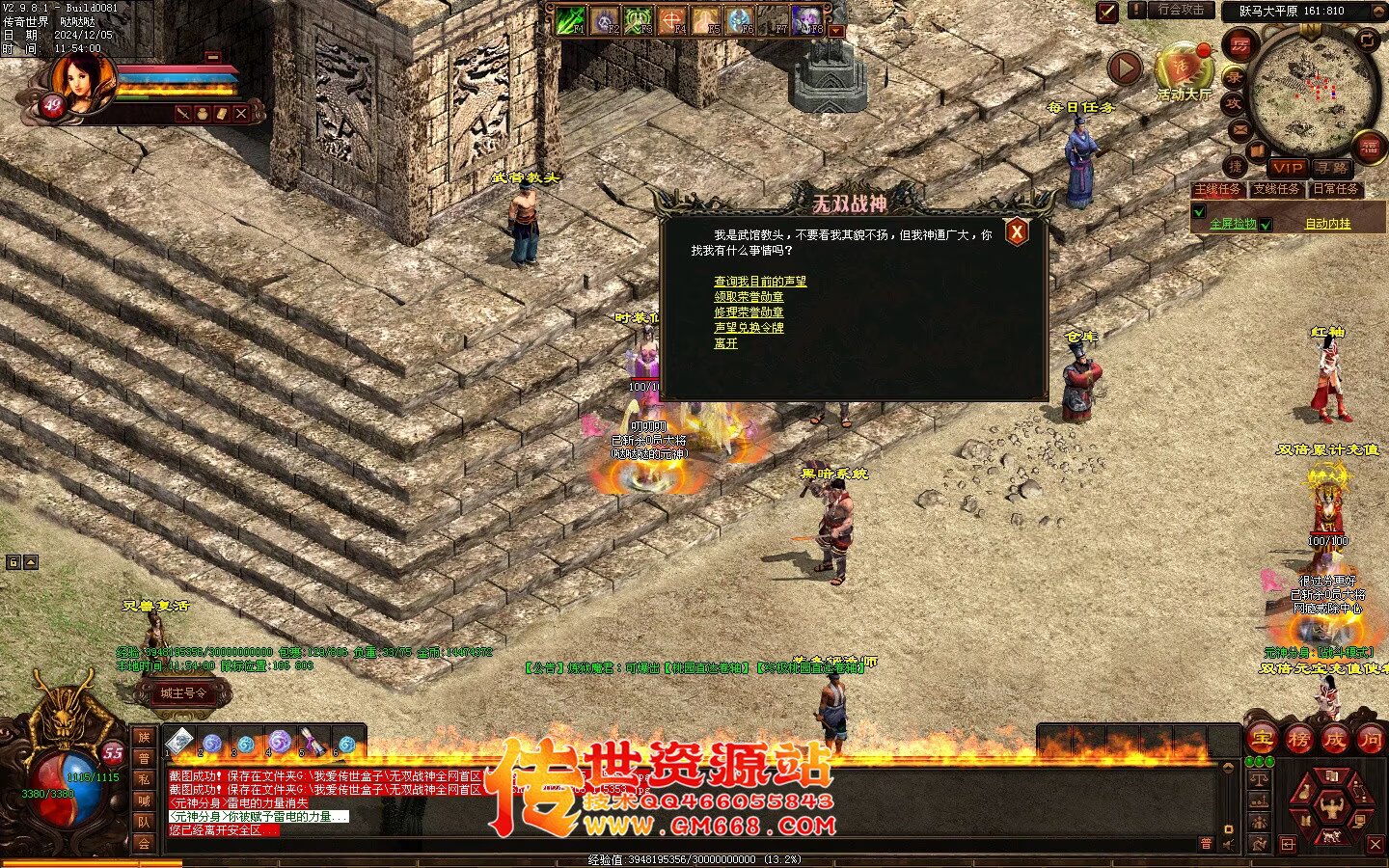Viewport: 1389px width, 868px height.
Task: Open the 自动内挂 auto-play link
Action: [1328, 224]
